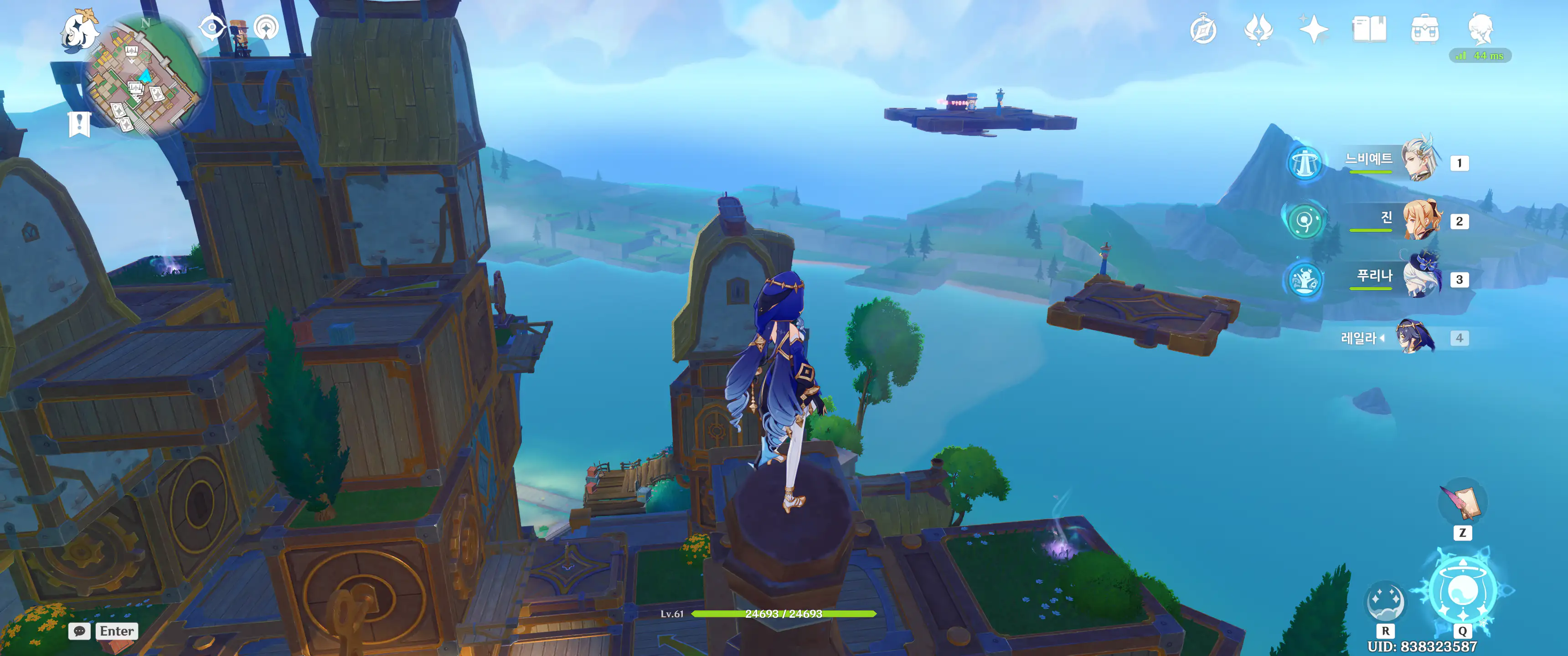Open the Wish star icon

click(x=1313, y=29)
